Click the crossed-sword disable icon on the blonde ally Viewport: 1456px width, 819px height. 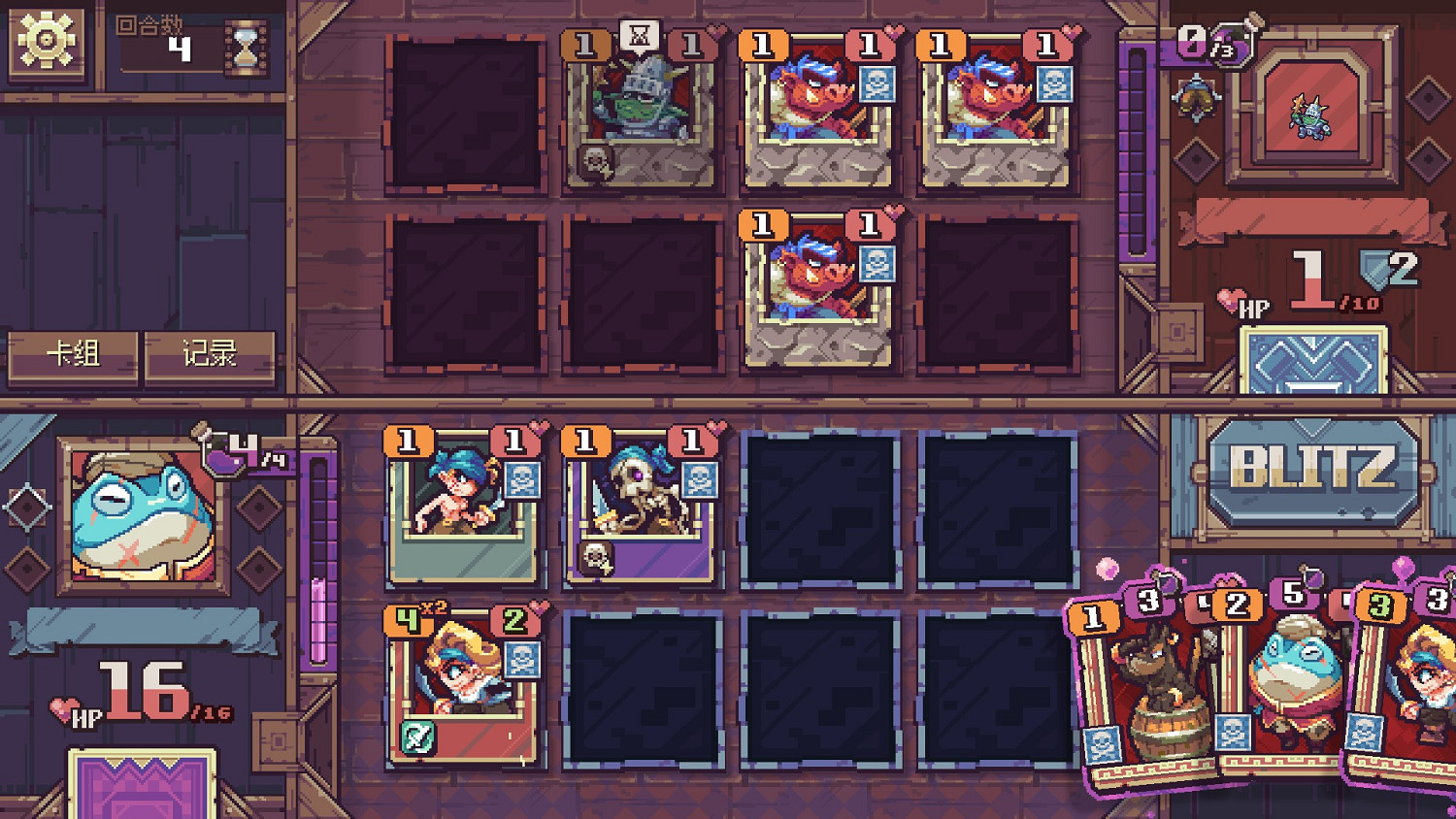(x=417, y=736)
